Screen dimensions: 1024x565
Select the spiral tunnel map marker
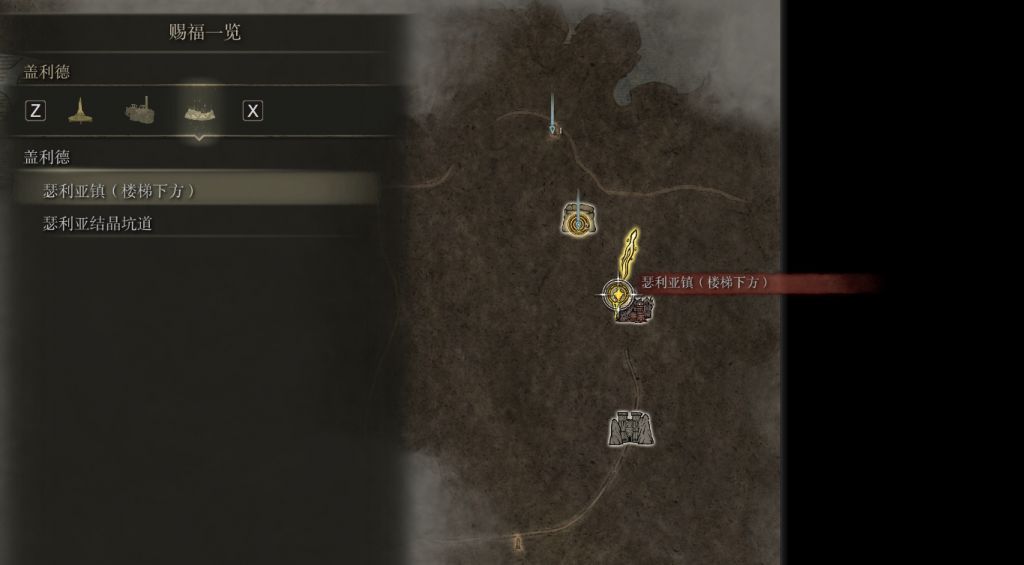pos(578,220)
